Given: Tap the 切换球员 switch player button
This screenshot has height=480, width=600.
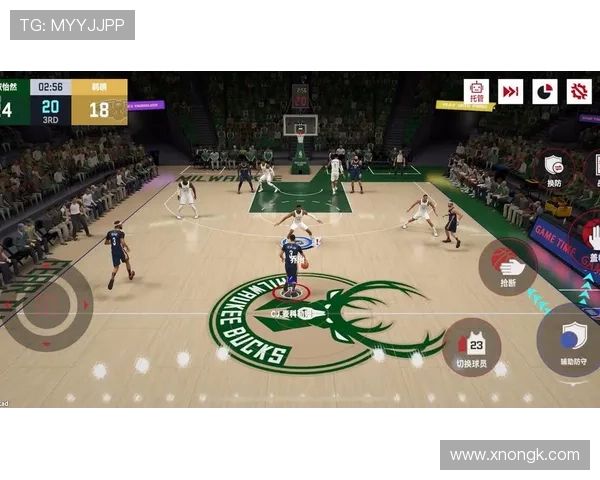Looking at the screenshot, I should pyautogui.click(x=471, y=348).
